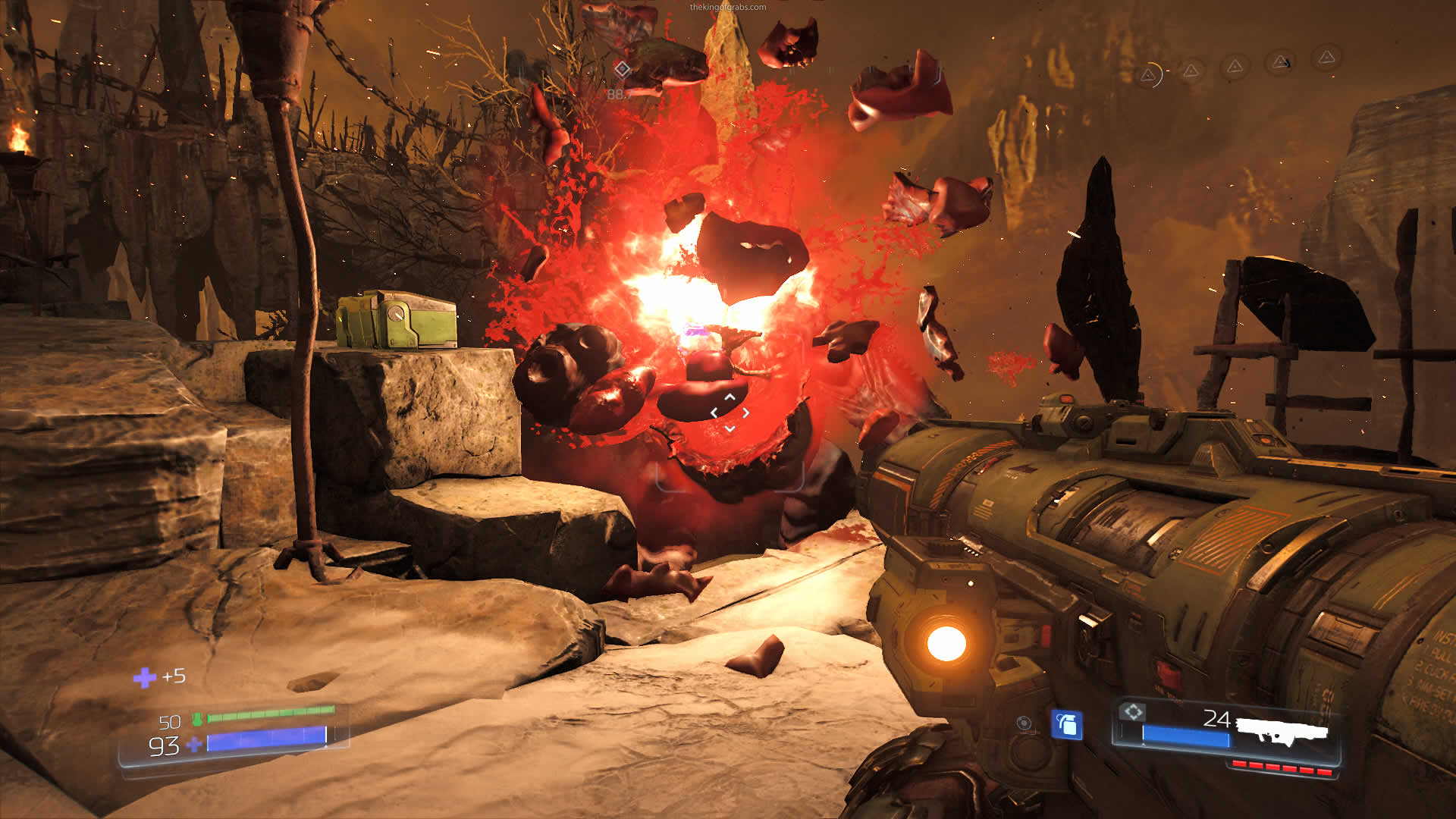The width and height of the screenshot is (1456, 819).
Task: Toggle the weapon mod diamond icon
Action: click(x=1132, y=712)
